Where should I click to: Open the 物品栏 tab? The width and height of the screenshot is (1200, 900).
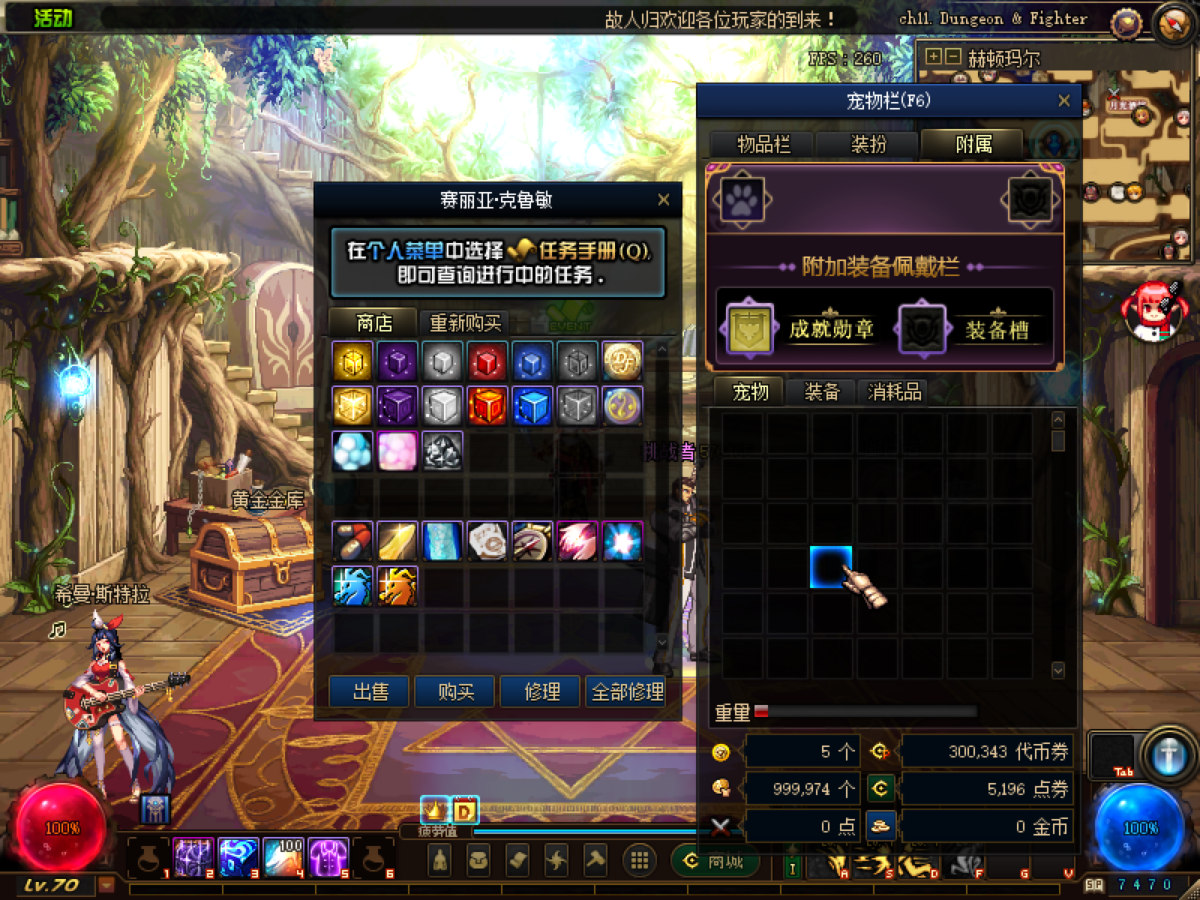point(763,144)
